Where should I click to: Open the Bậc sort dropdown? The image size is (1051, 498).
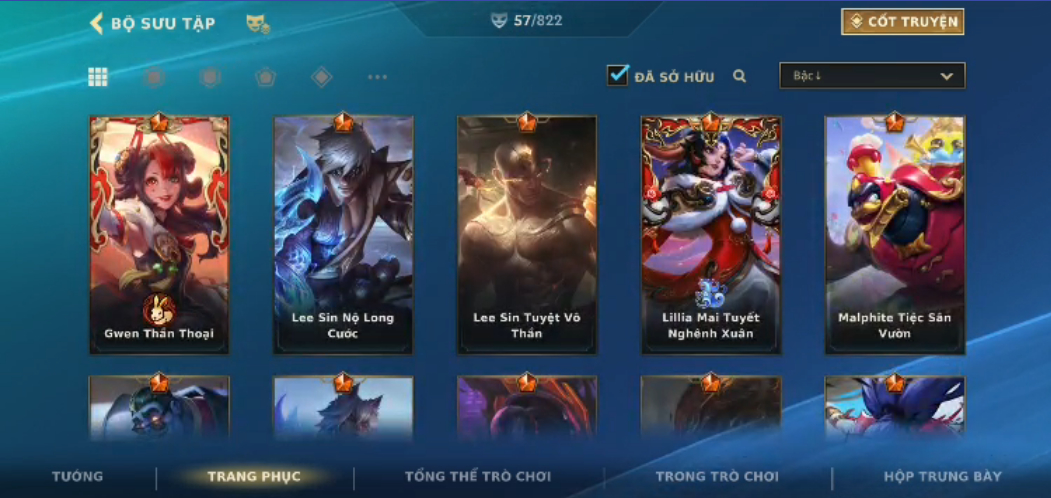click(x=872, y=76)
